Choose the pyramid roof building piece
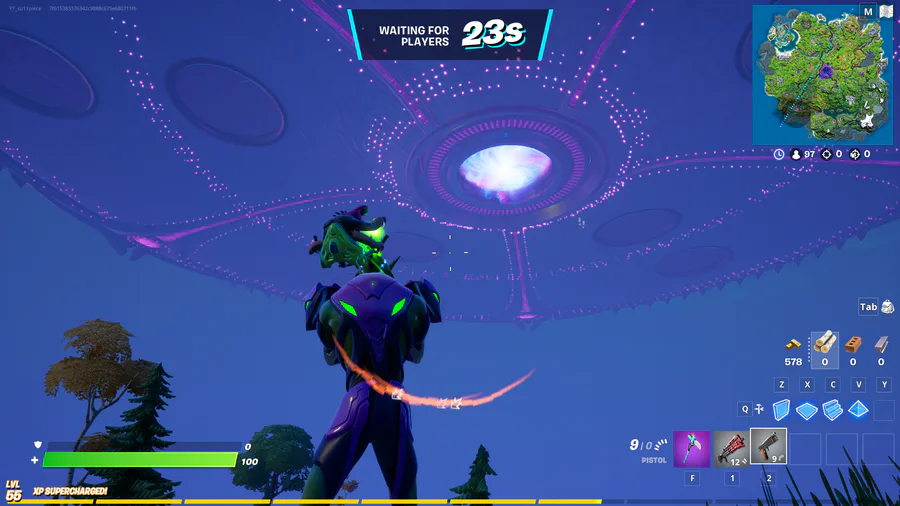Image resolution: width=900 pixels, height=506 pixels. [859, 409]
